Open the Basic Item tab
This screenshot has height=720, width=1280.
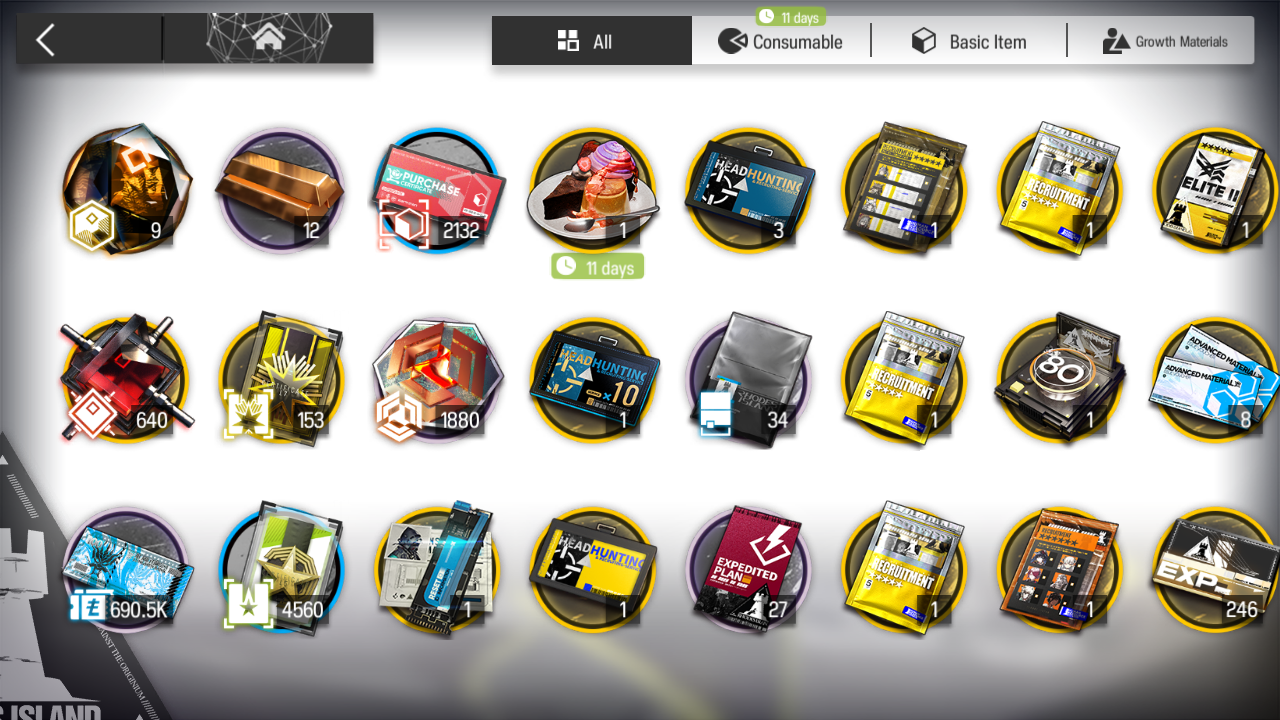[968, 41]
